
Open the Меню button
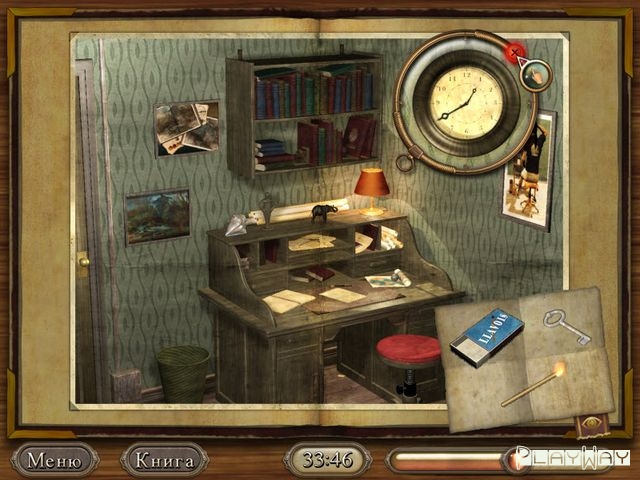click(x=54, y=460)
